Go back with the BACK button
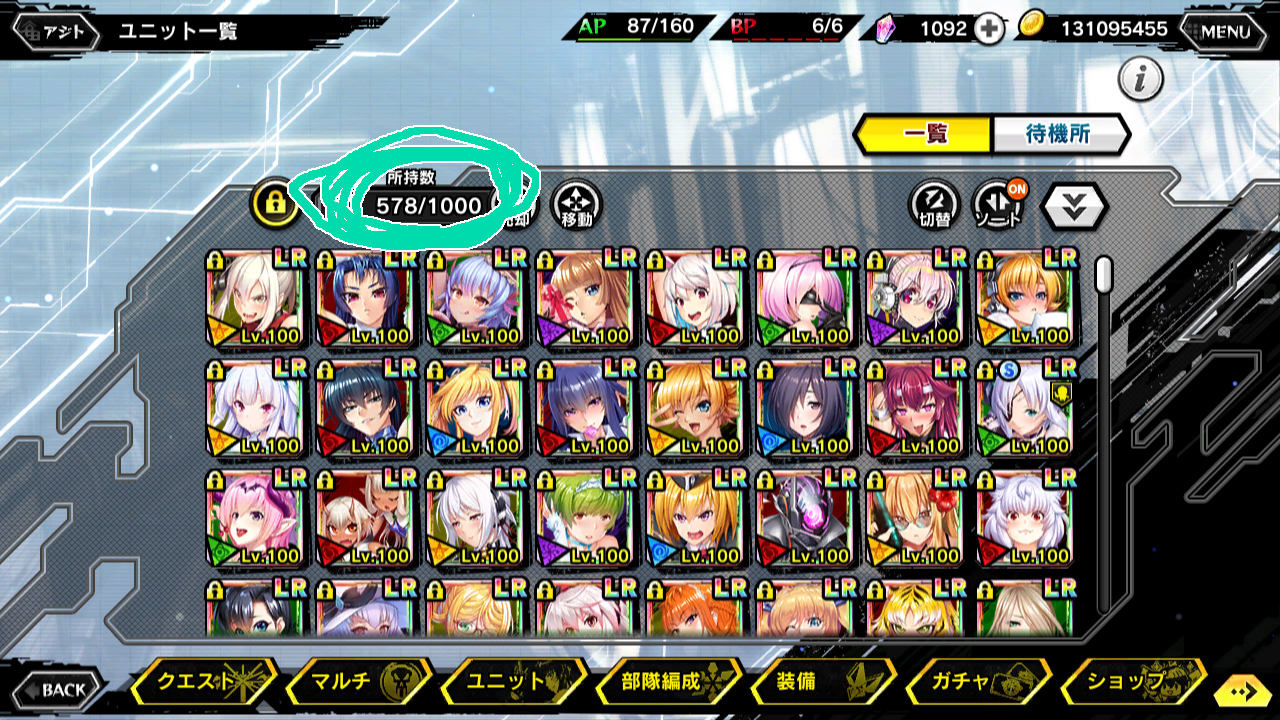 pos(56,689)
